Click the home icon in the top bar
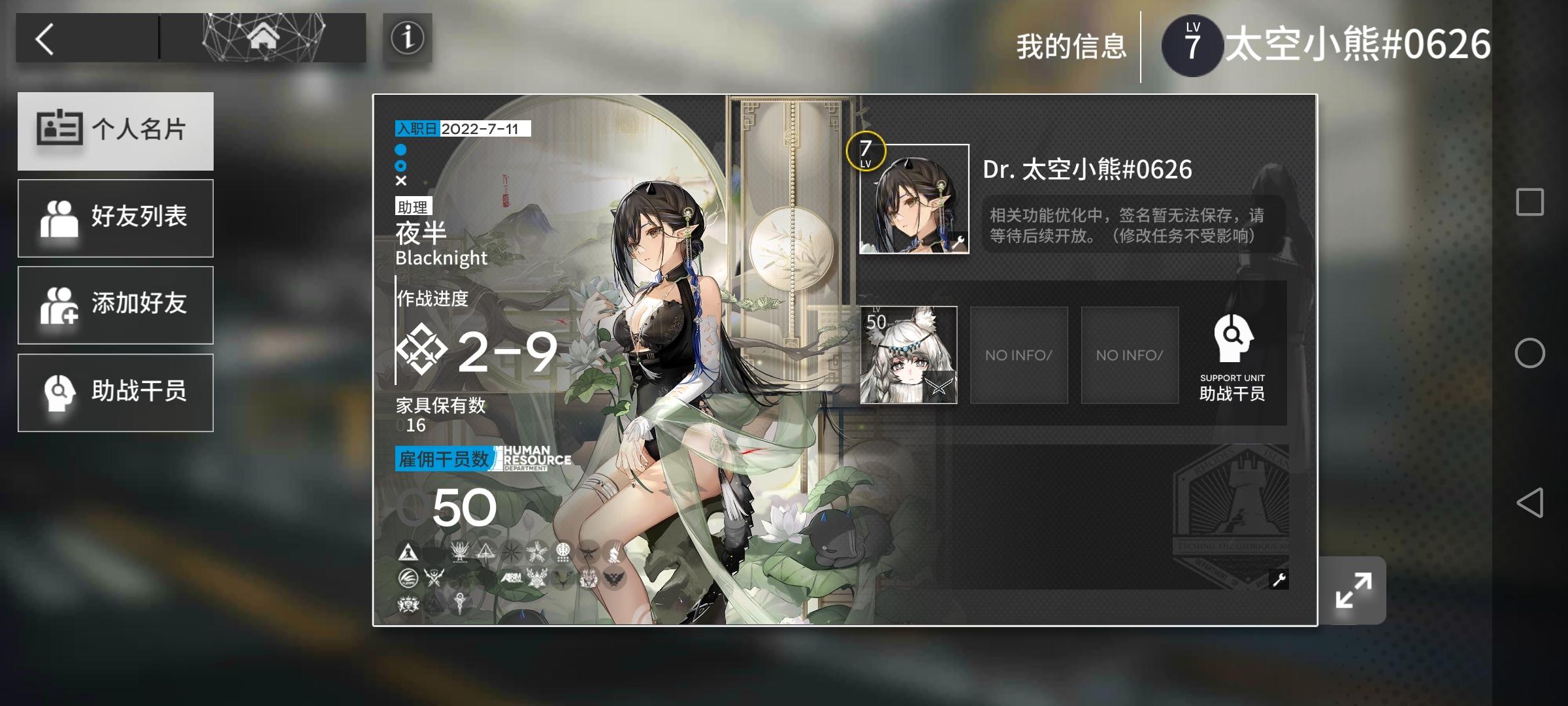Viewport: 1568px width, 706px height. [x=263, y=37]
